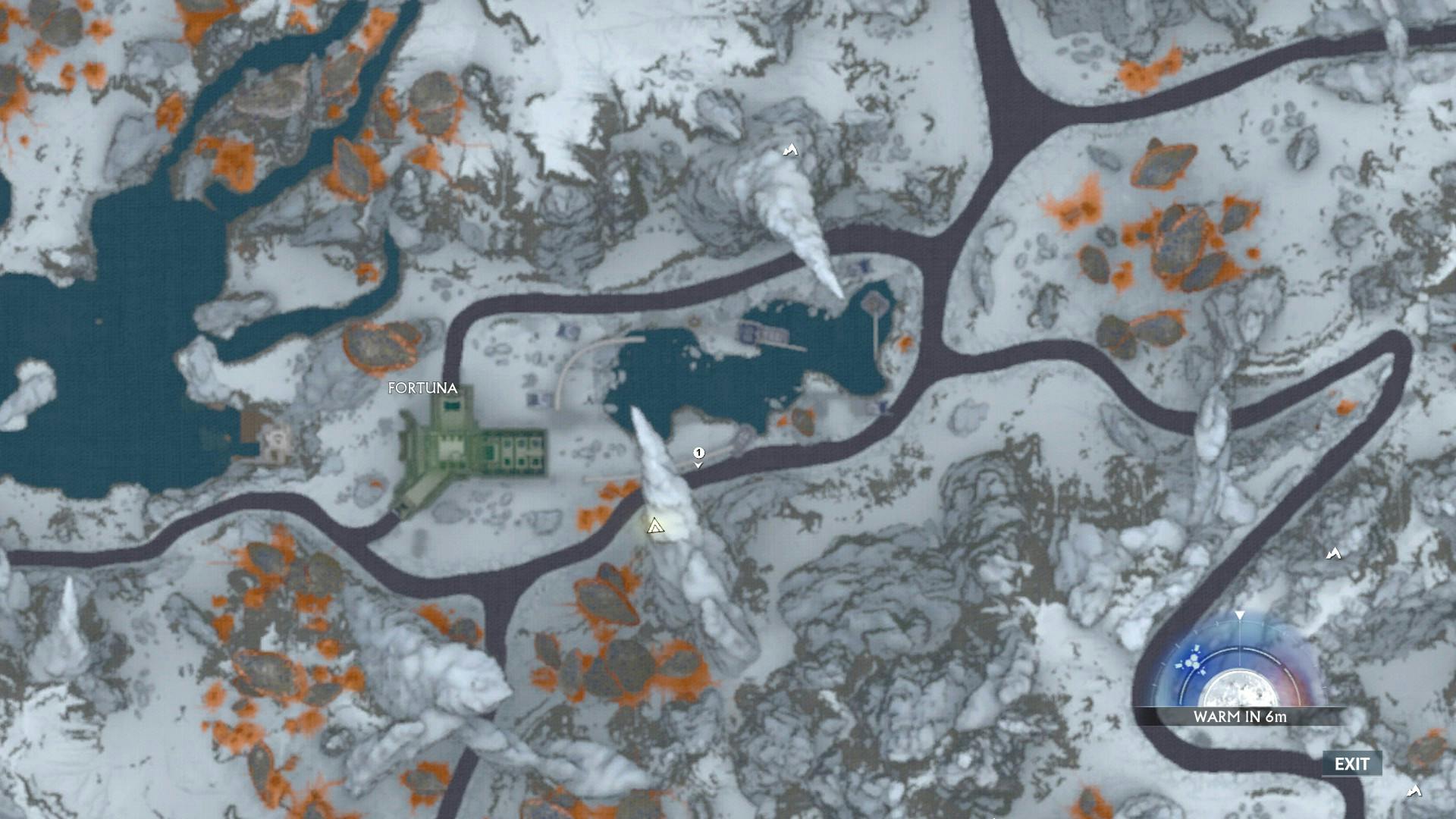This screenshot has height=819, width=1456.
Task: Select the snowflake cluster on the temperature dial
Action: pyautogui.click(x=1192, y=661)
